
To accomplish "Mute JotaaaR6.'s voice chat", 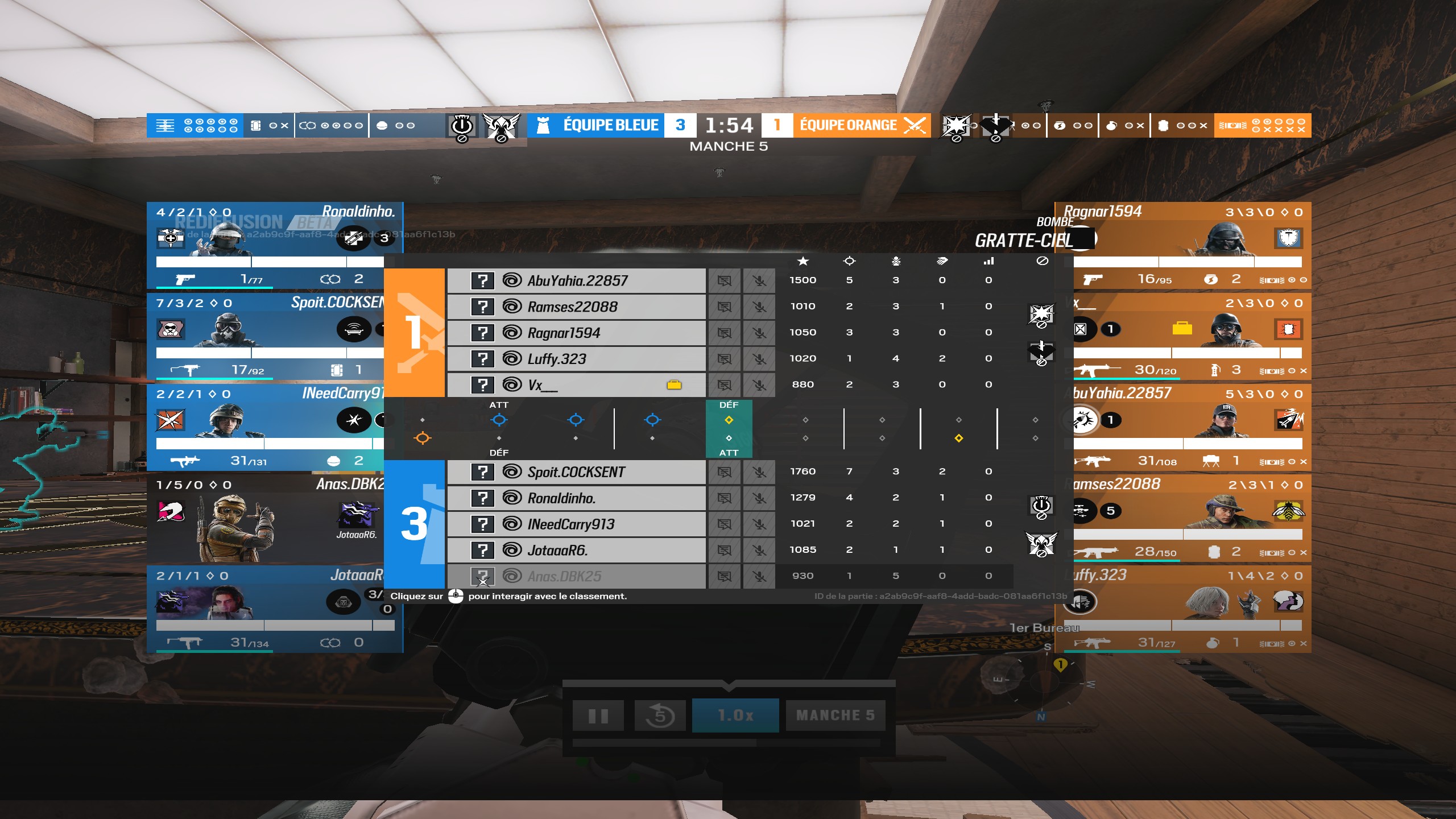I will coord(759,549).
